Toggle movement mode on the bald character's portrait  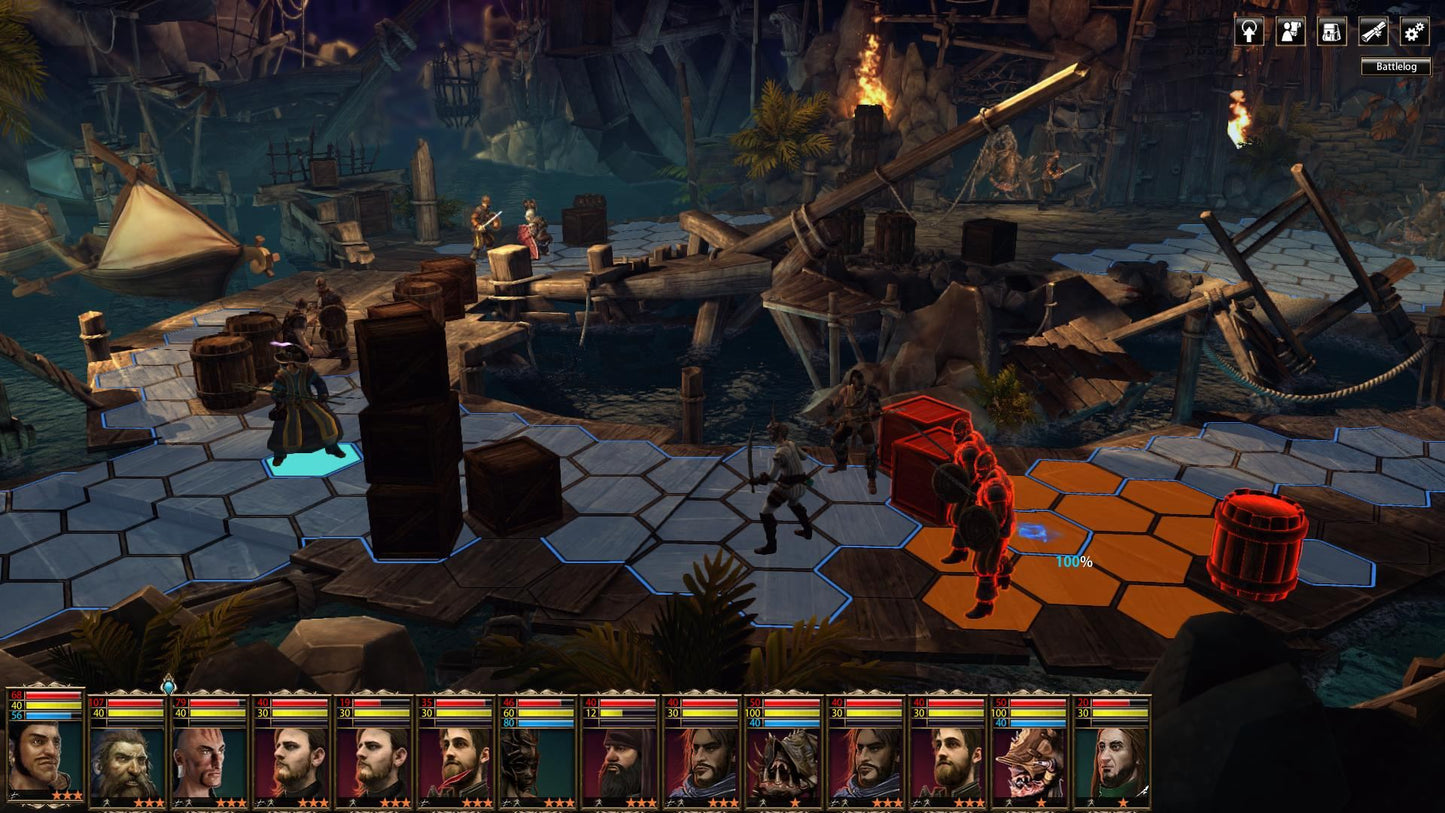click(x=183, y=803)
